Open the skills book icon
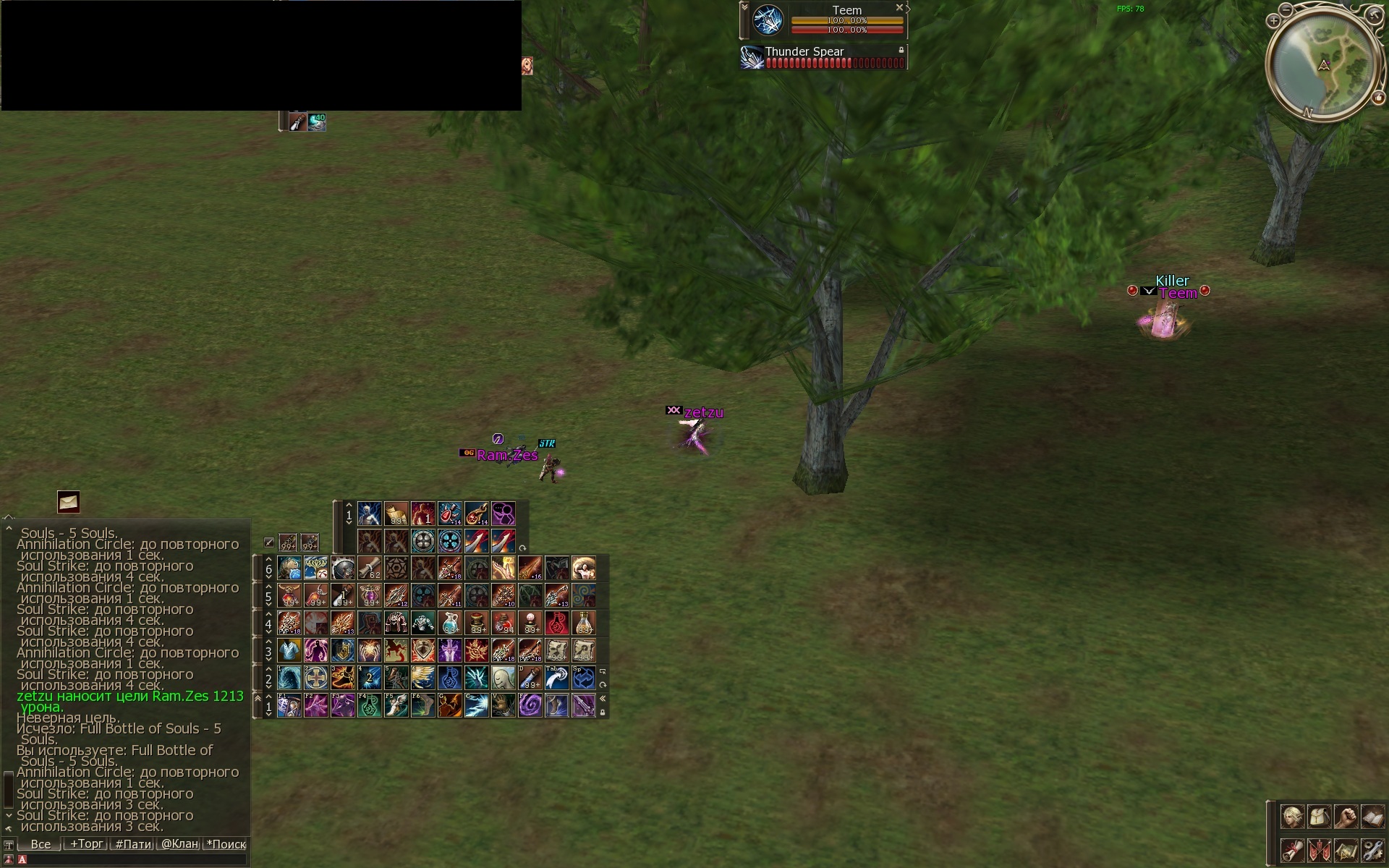 (1372, 817)
